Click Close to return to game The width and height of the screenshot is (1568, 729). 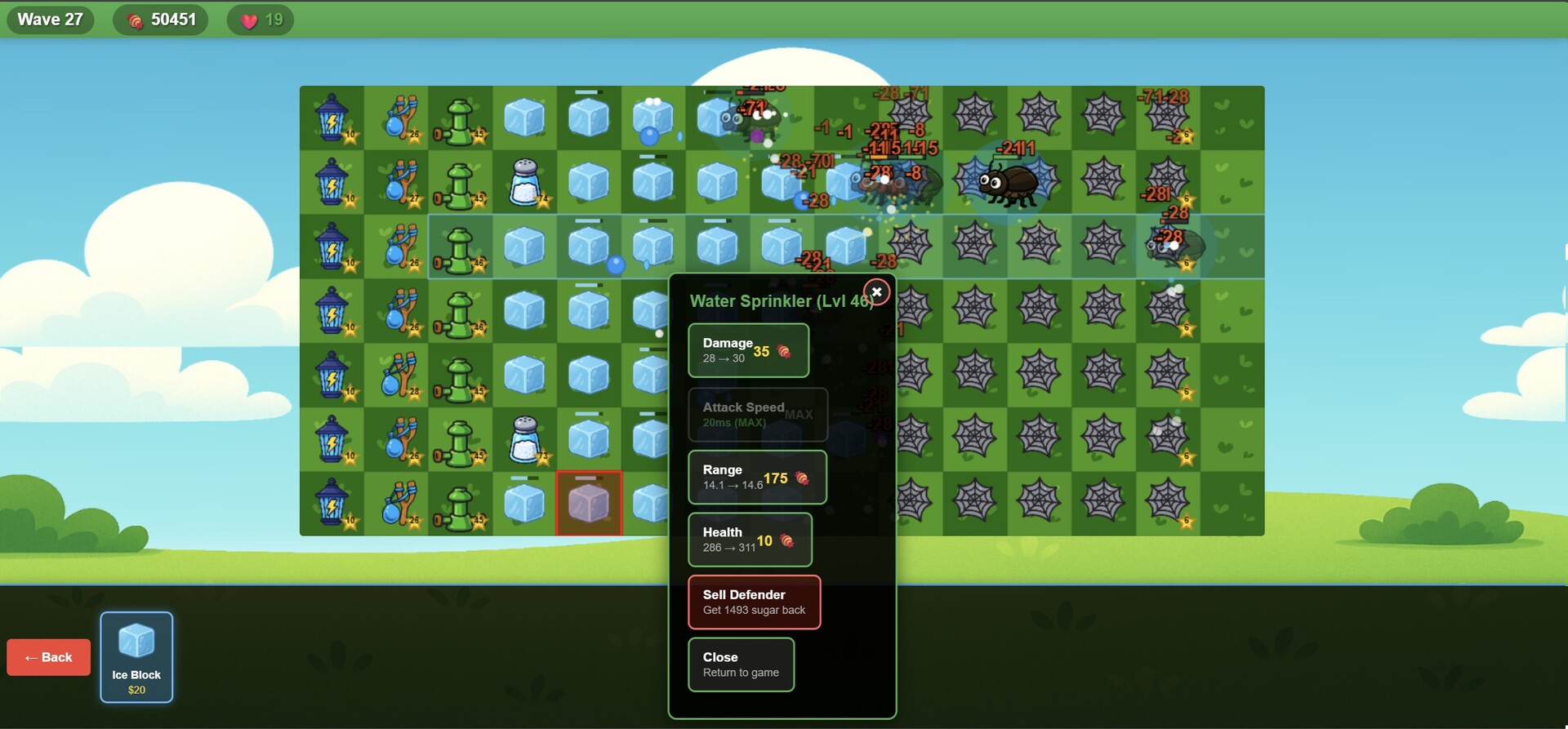tap(740, 665)
